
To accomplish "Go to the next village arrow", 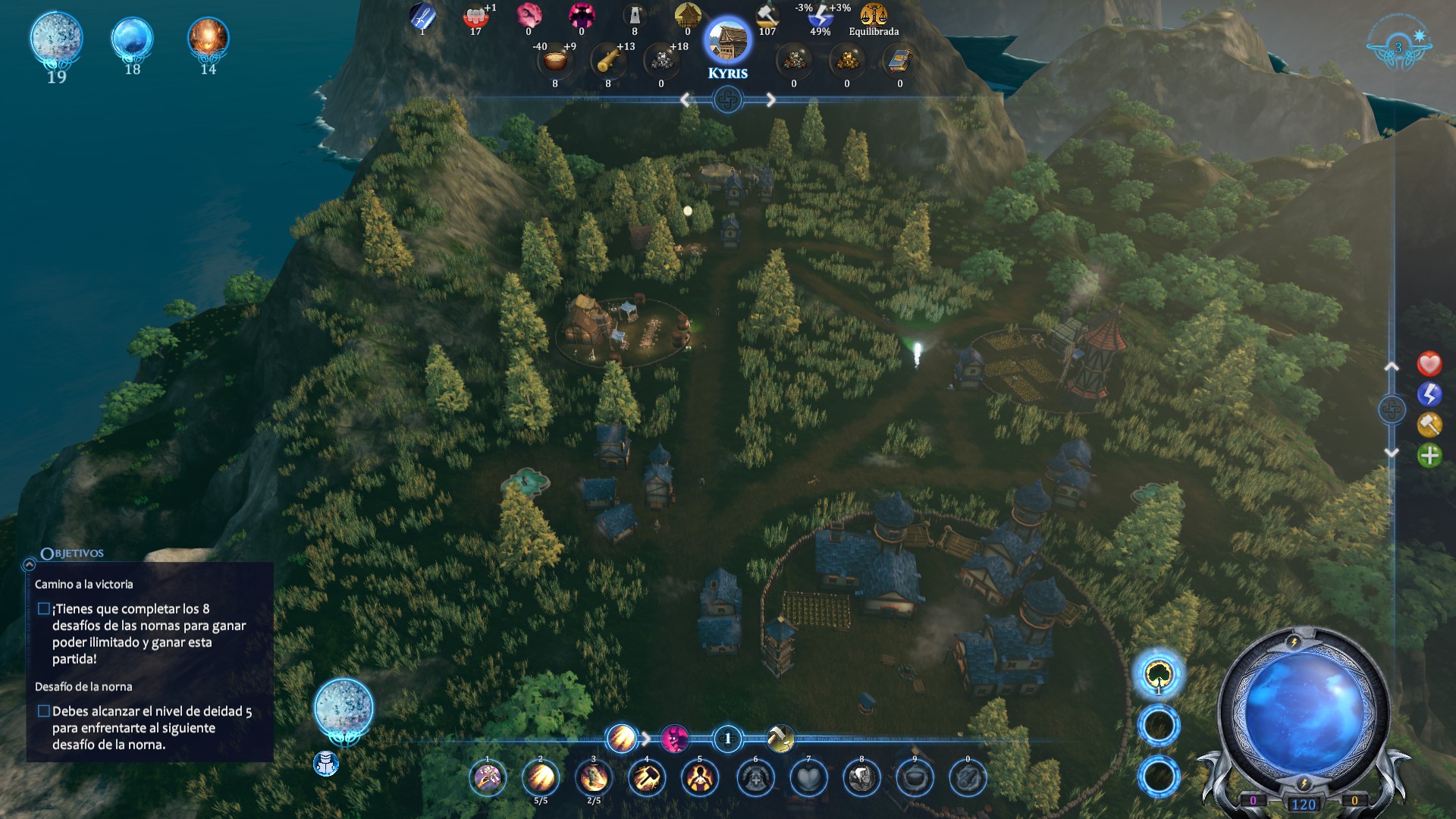I will 770,100.
